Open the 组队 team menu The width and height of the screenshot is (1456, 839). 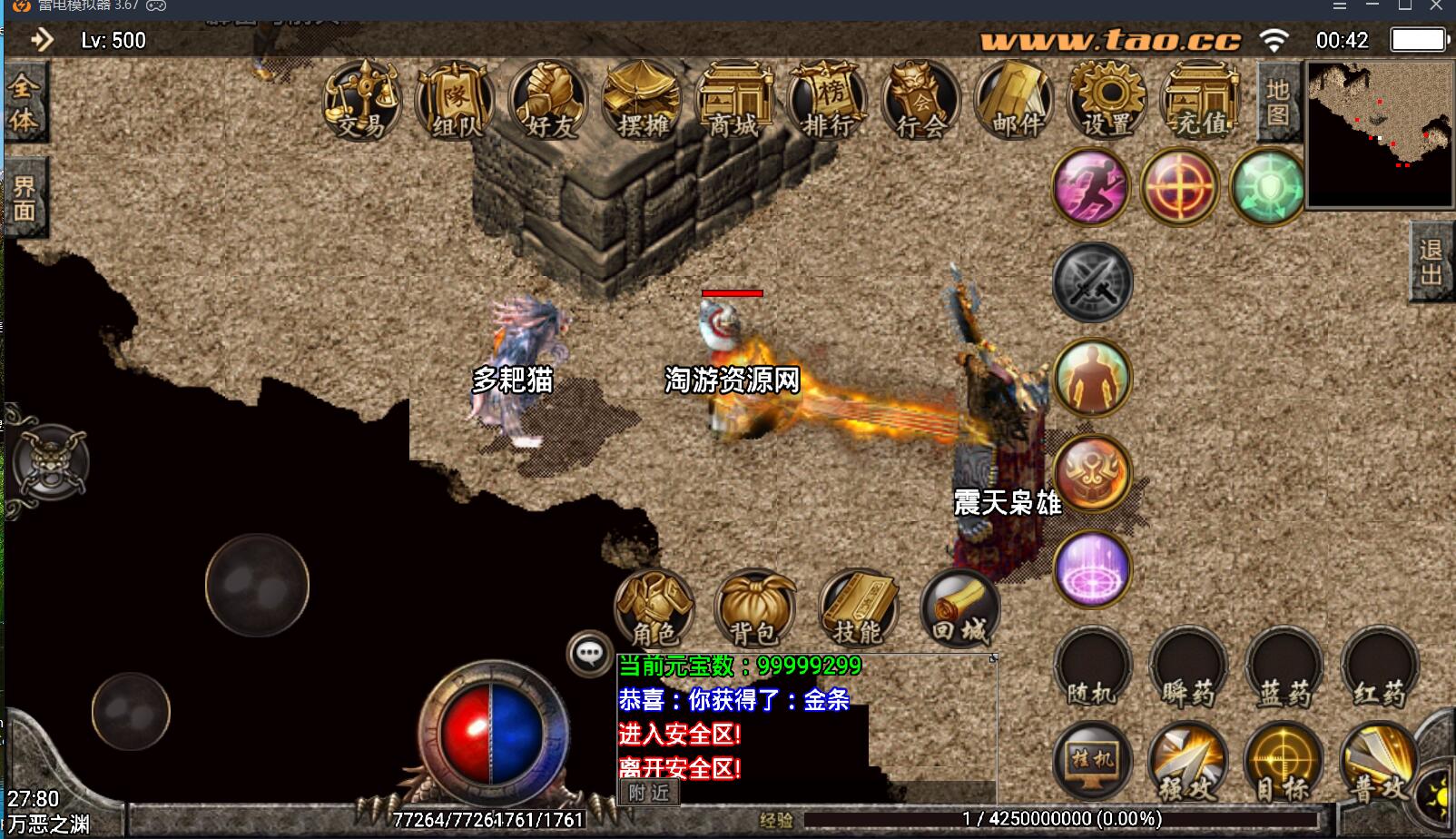(x=455, y=101)
